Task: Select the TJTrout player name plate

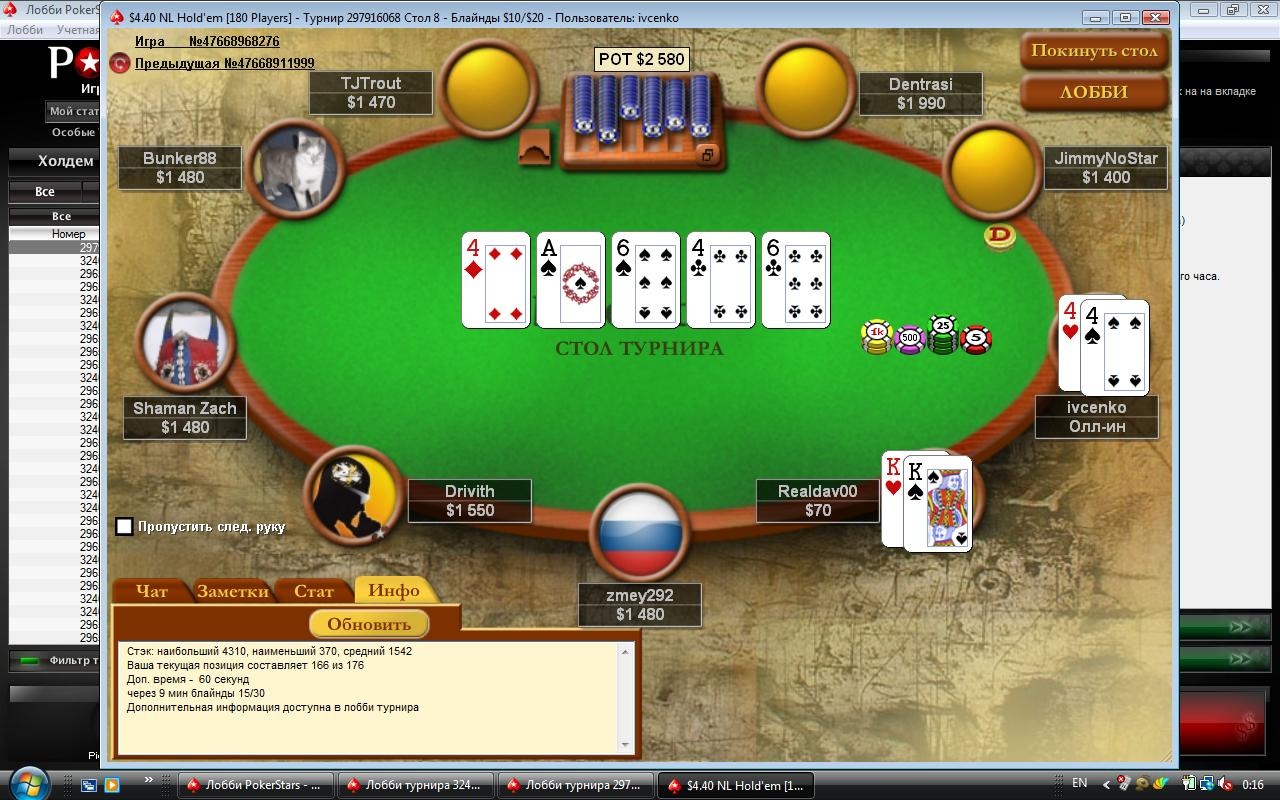Action: [x=370, y=93]
